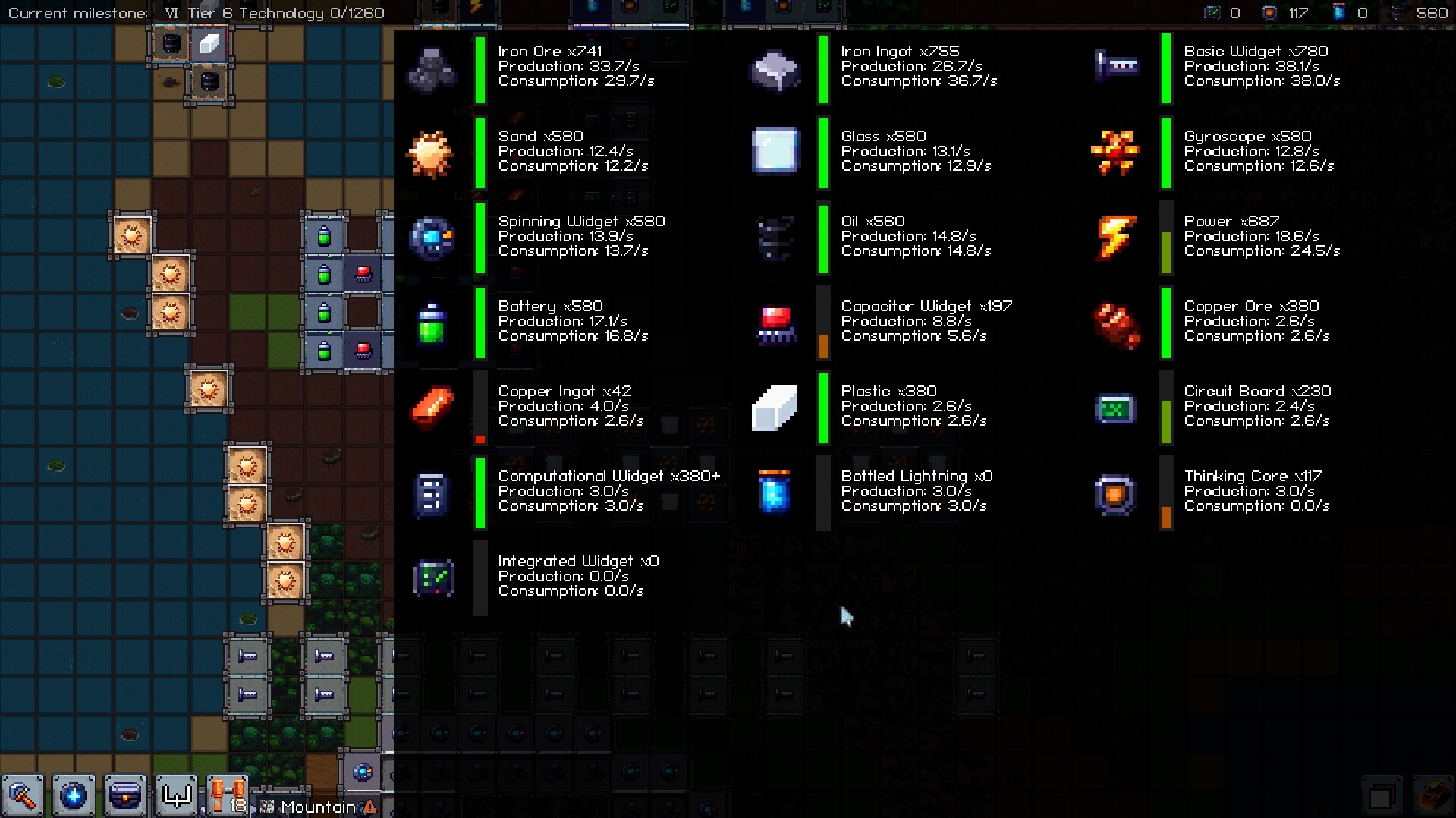Click the blue bottle counter in the top bar
Image resolution: width=1456 pixels, height=818 pixels.
pos(1338,13)
